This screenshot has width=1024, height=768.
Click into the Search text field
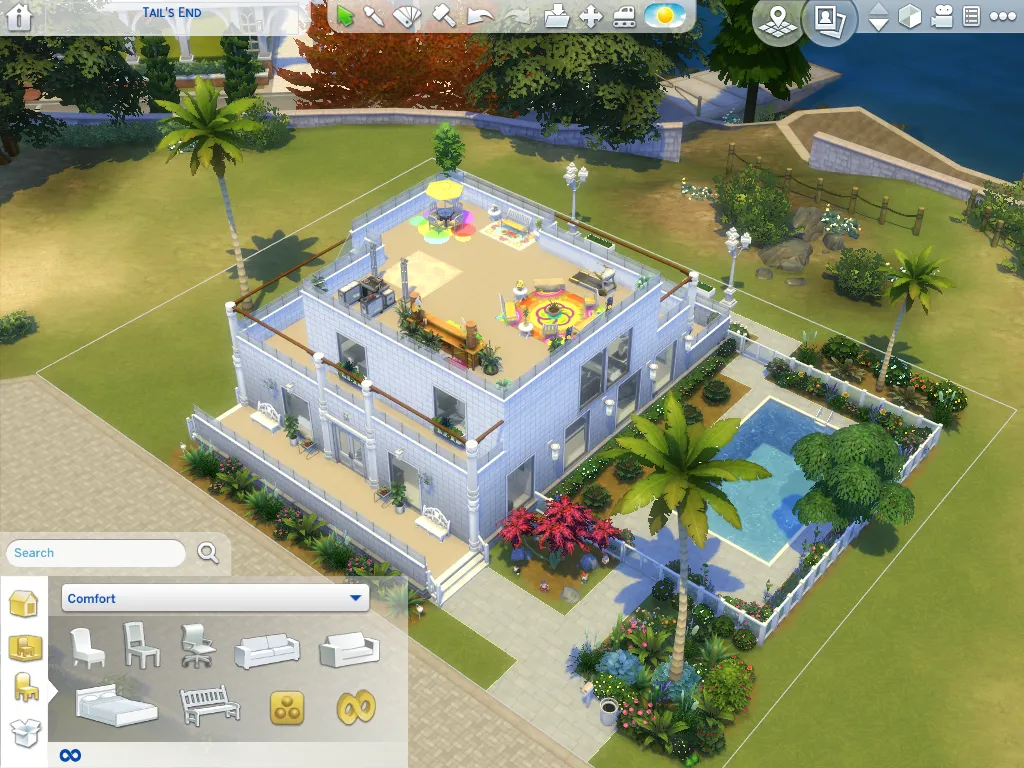[96, 553]
